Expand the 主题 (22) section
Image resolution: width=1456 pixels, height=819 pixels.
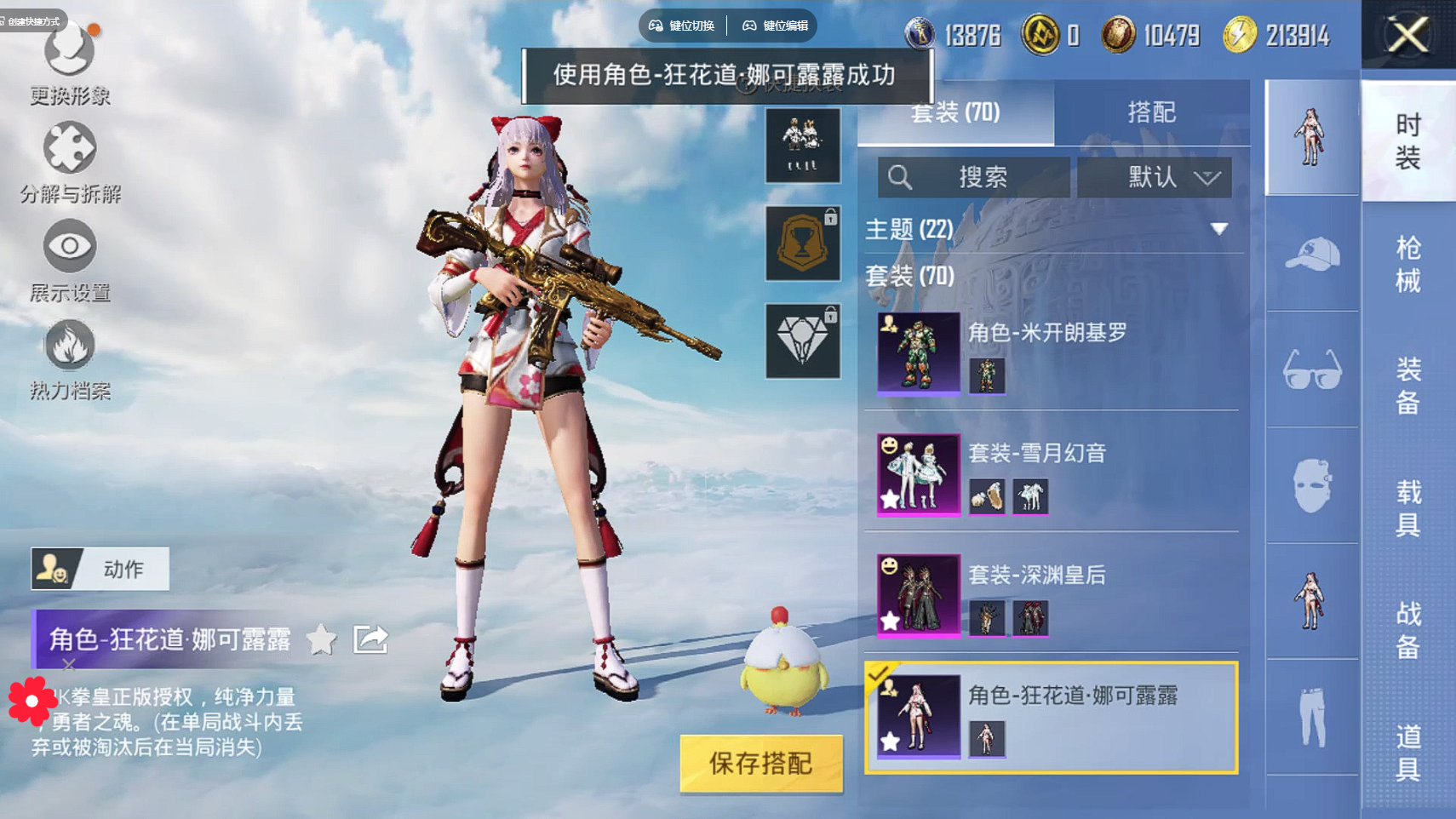click(1218, 229)
